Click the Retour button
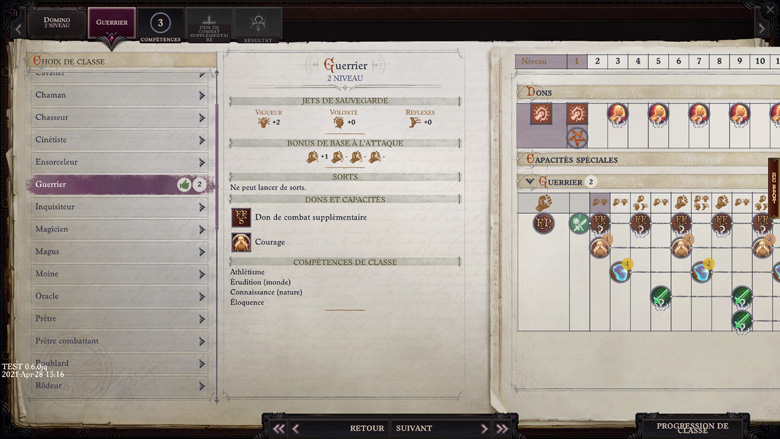This screenshot has width=780, height=439. [x=366, y=428]
